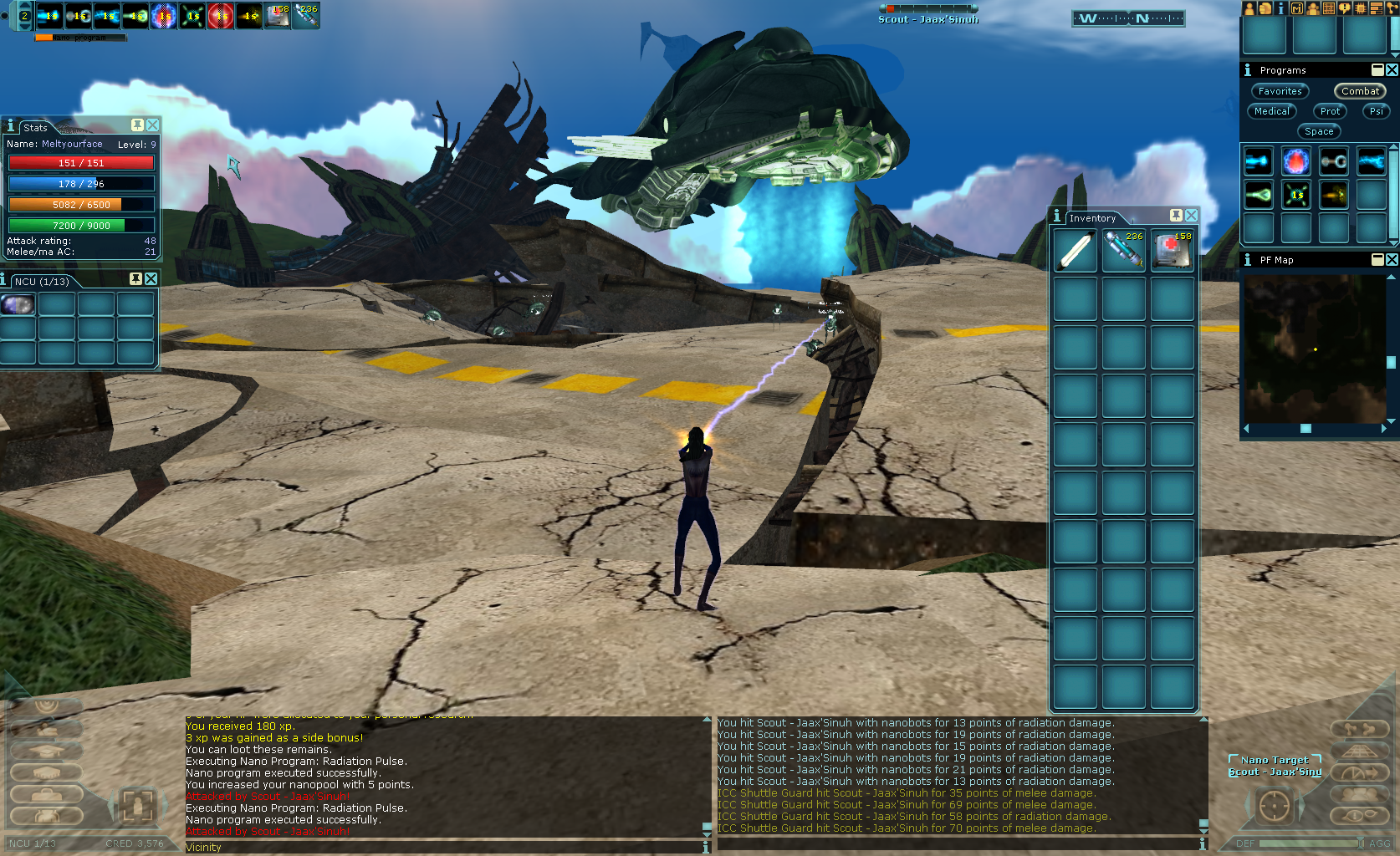Activate the red circle program on the hotbar
The image size is (1400, 856).
pyautogui.click(x=221, y=16)
